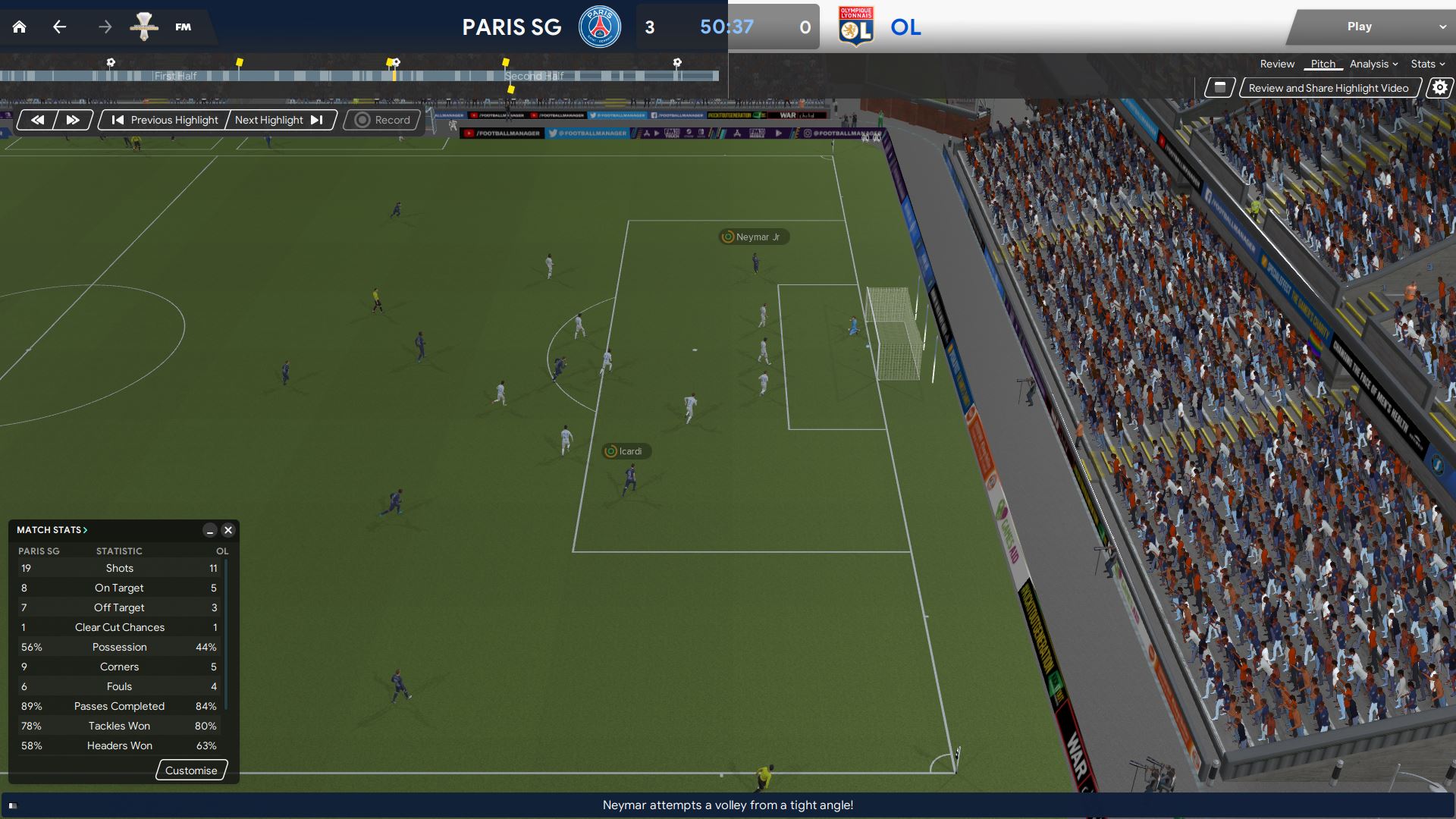Open the FM menu

183,27
